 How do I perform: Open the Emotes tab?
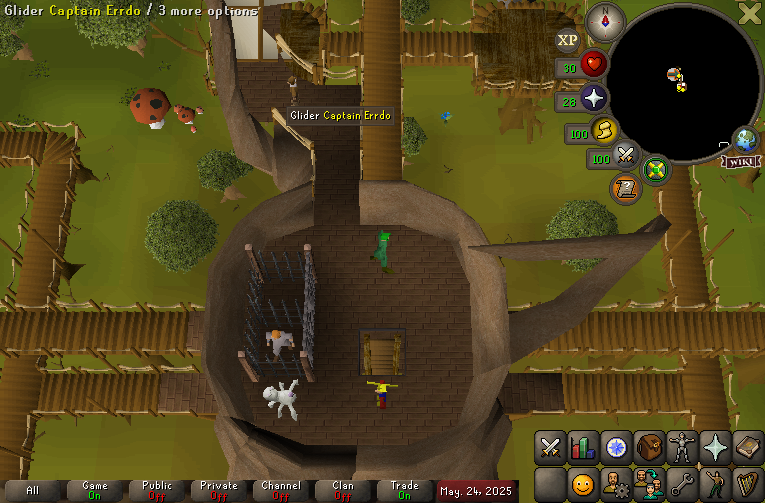point(715,485)
